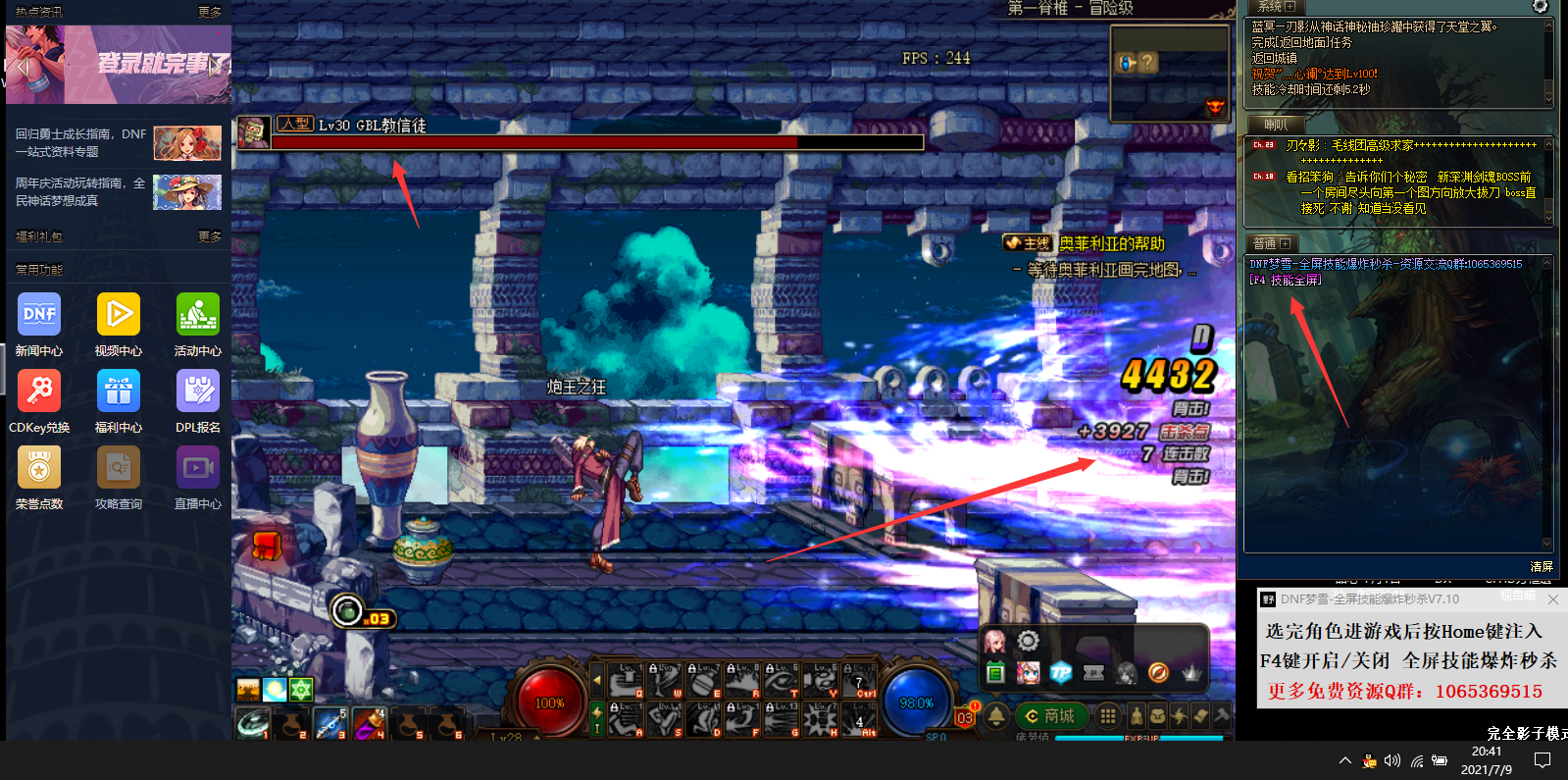Click the 清屏 clear chat button
1568x780 pixels.
pos(1541,567)
